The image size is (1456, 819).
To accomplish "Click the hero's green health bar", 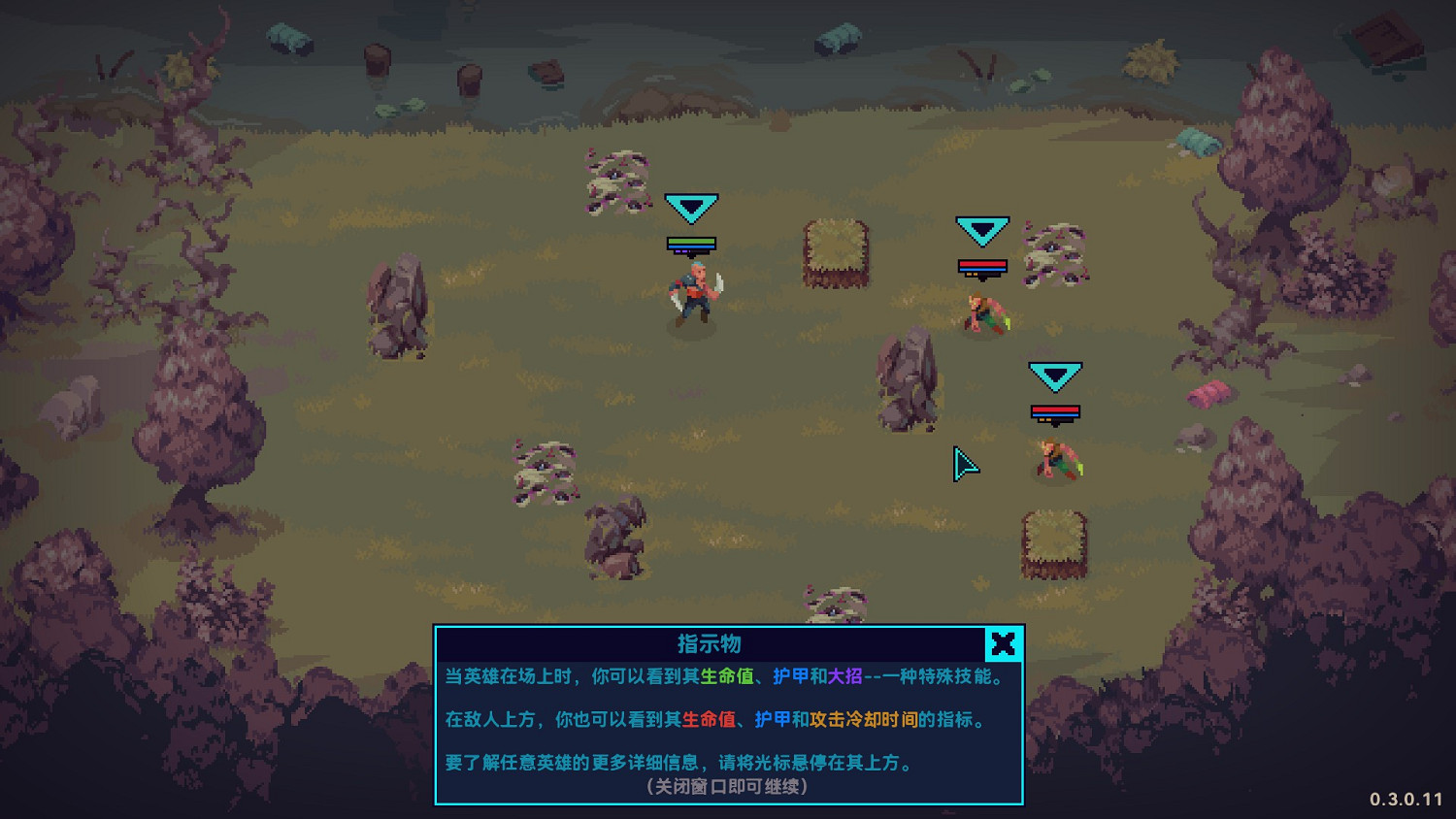I will coord(691,239).
